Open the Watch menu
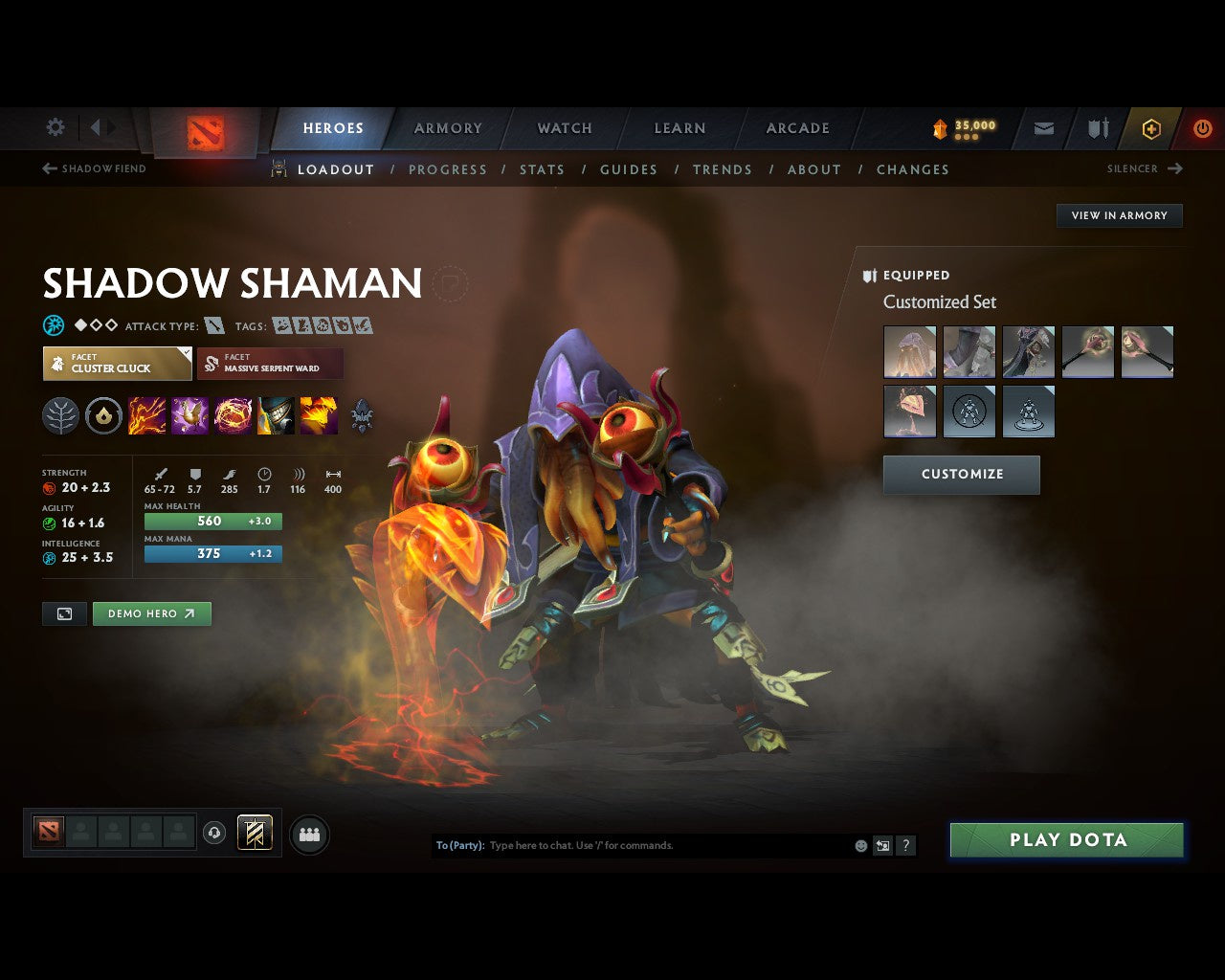Screen dimensions: 1225x980 pyautogui.click(x=565, y=127)
